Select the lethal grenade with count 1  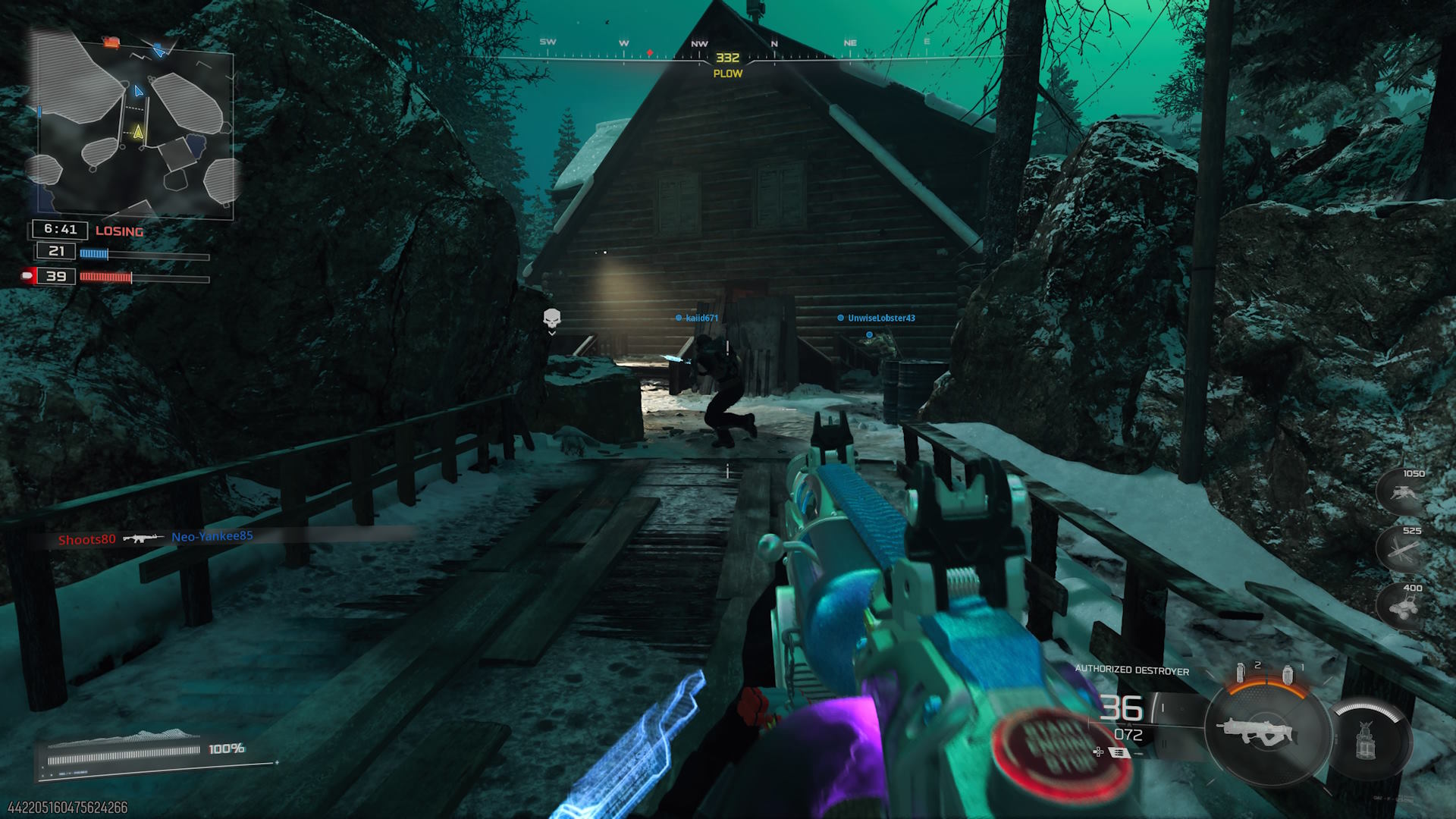pyautogui.click(x=1288, y=673)
